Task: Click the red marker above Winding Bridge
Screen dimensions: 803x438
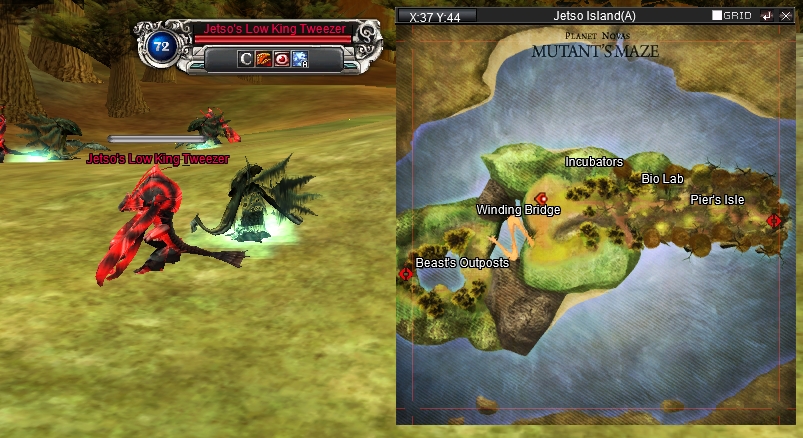Action: [541, 198]
